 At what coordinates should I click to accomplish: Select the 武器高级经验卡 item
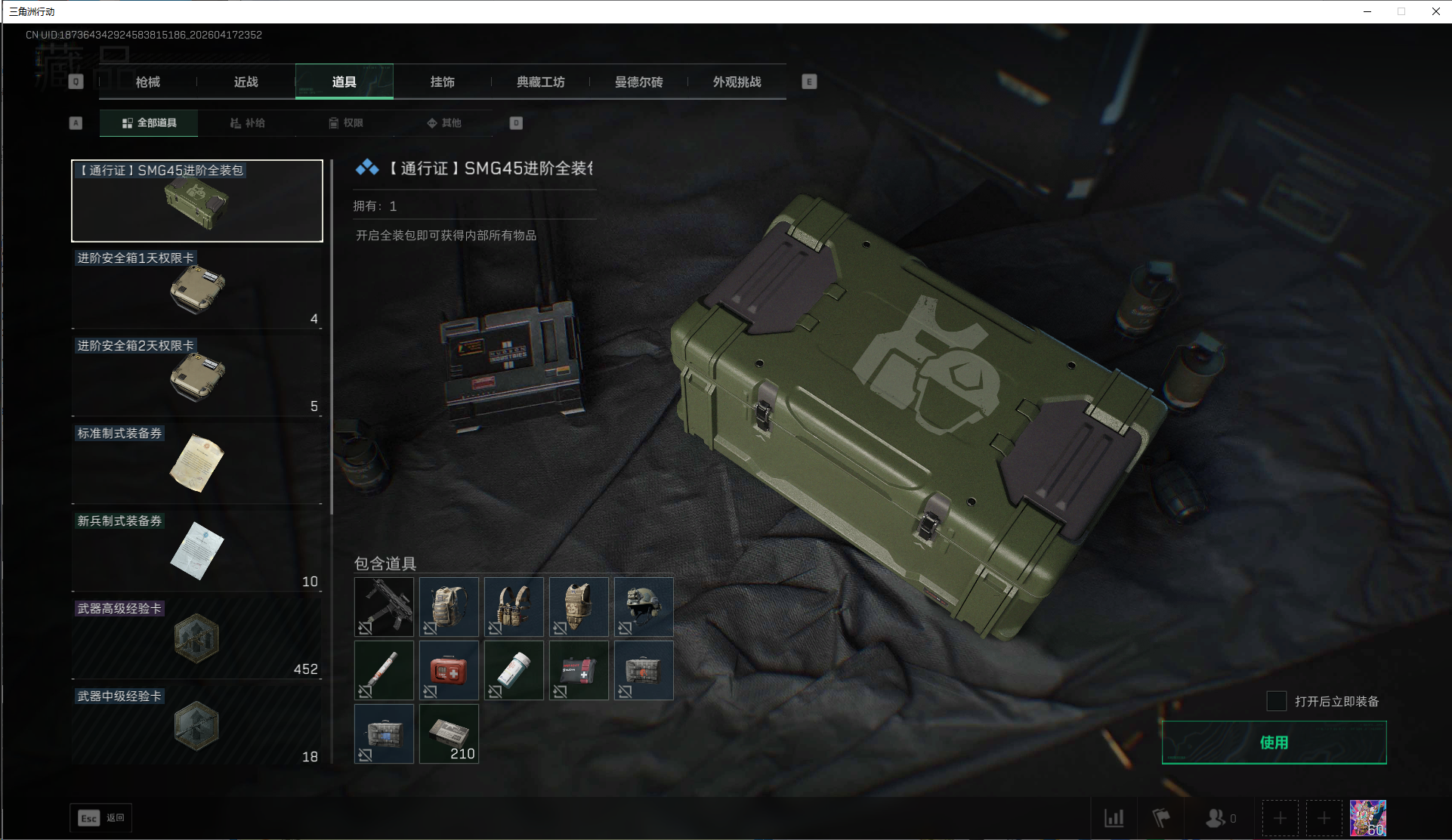pyautogui.click(x=196, y=639)
